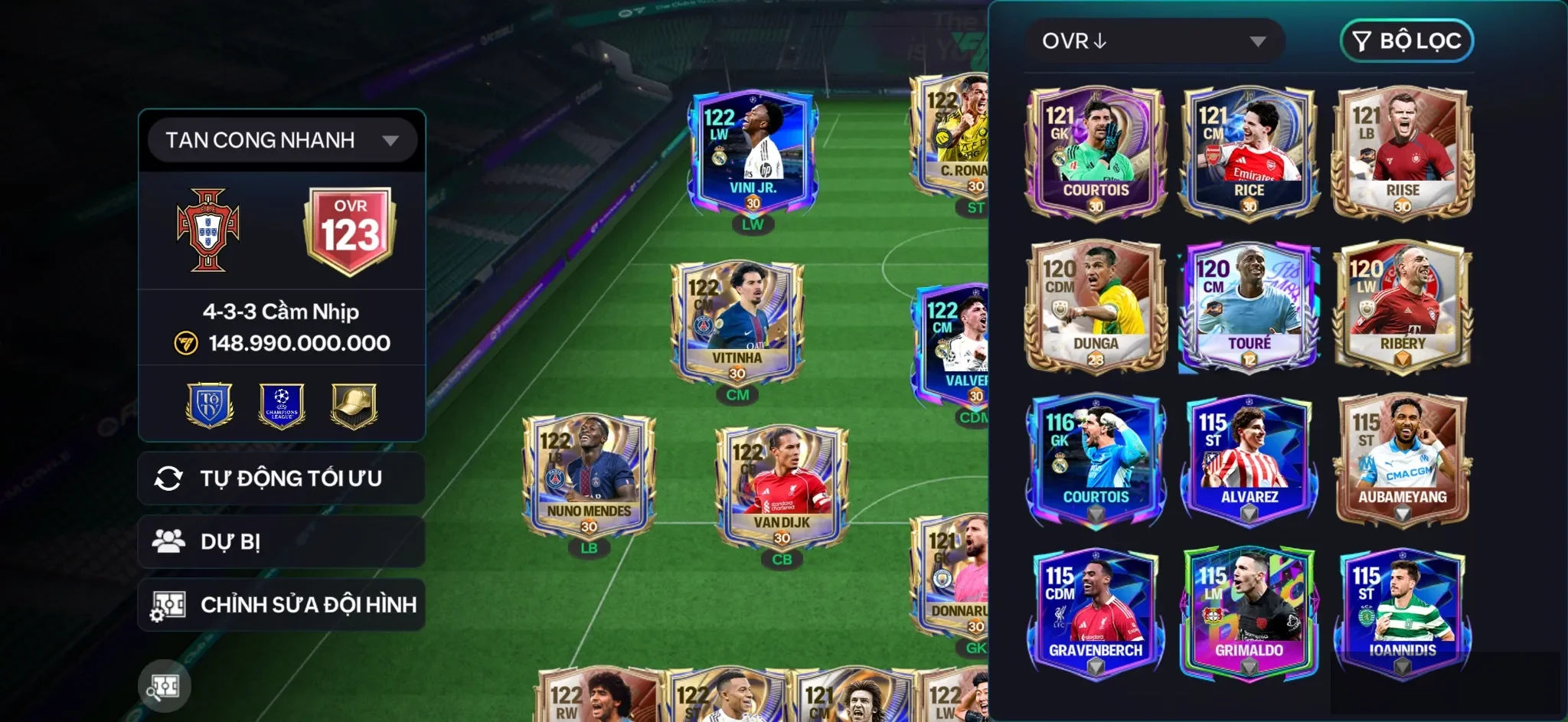Click CHỈNH SỬA ĐỘI HÌNH to edit squad
The width and height of the screenshot is (1568, 722).
[x=282, y=604]
